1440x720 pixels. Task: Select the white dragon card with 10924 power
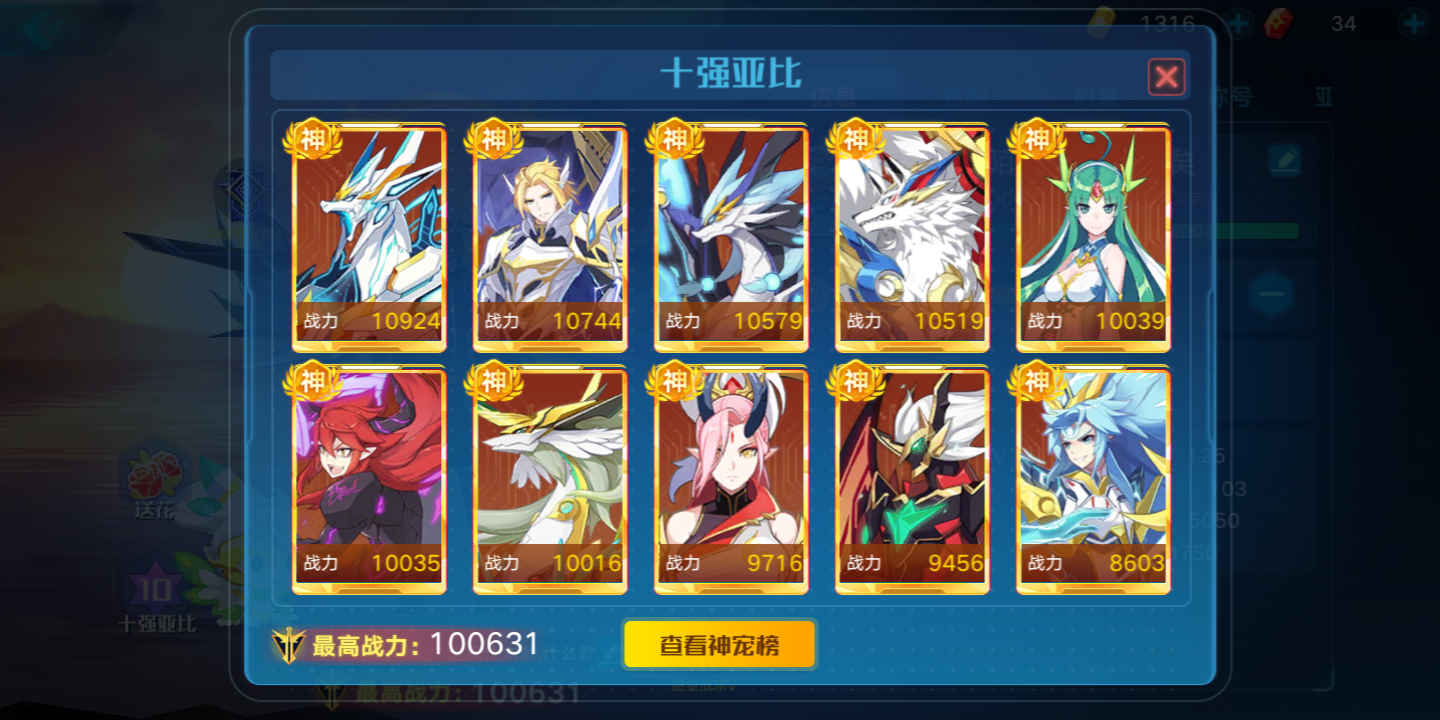[368, 235]
